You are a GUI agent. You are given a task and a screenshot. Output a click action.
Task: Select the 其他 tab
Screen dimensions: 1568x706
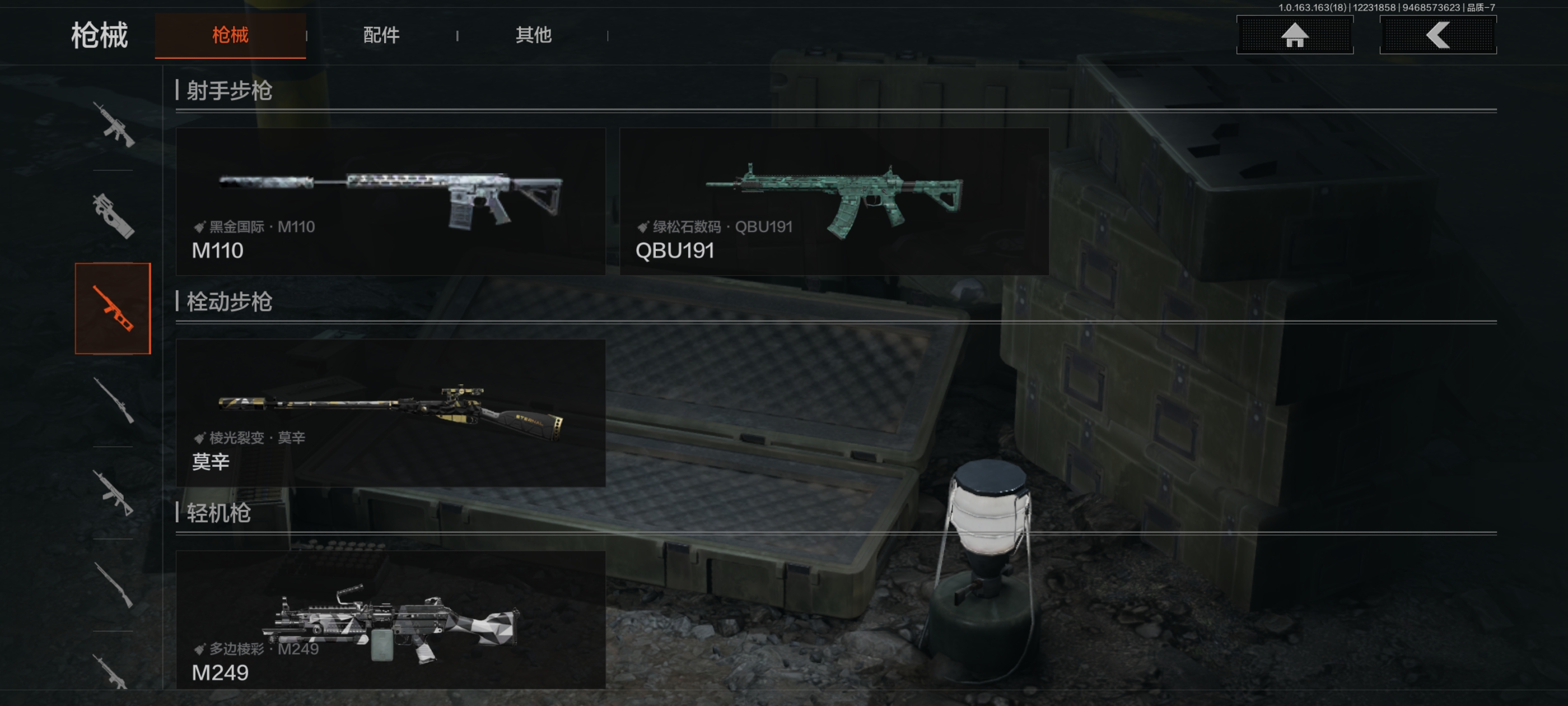point(533,35)
